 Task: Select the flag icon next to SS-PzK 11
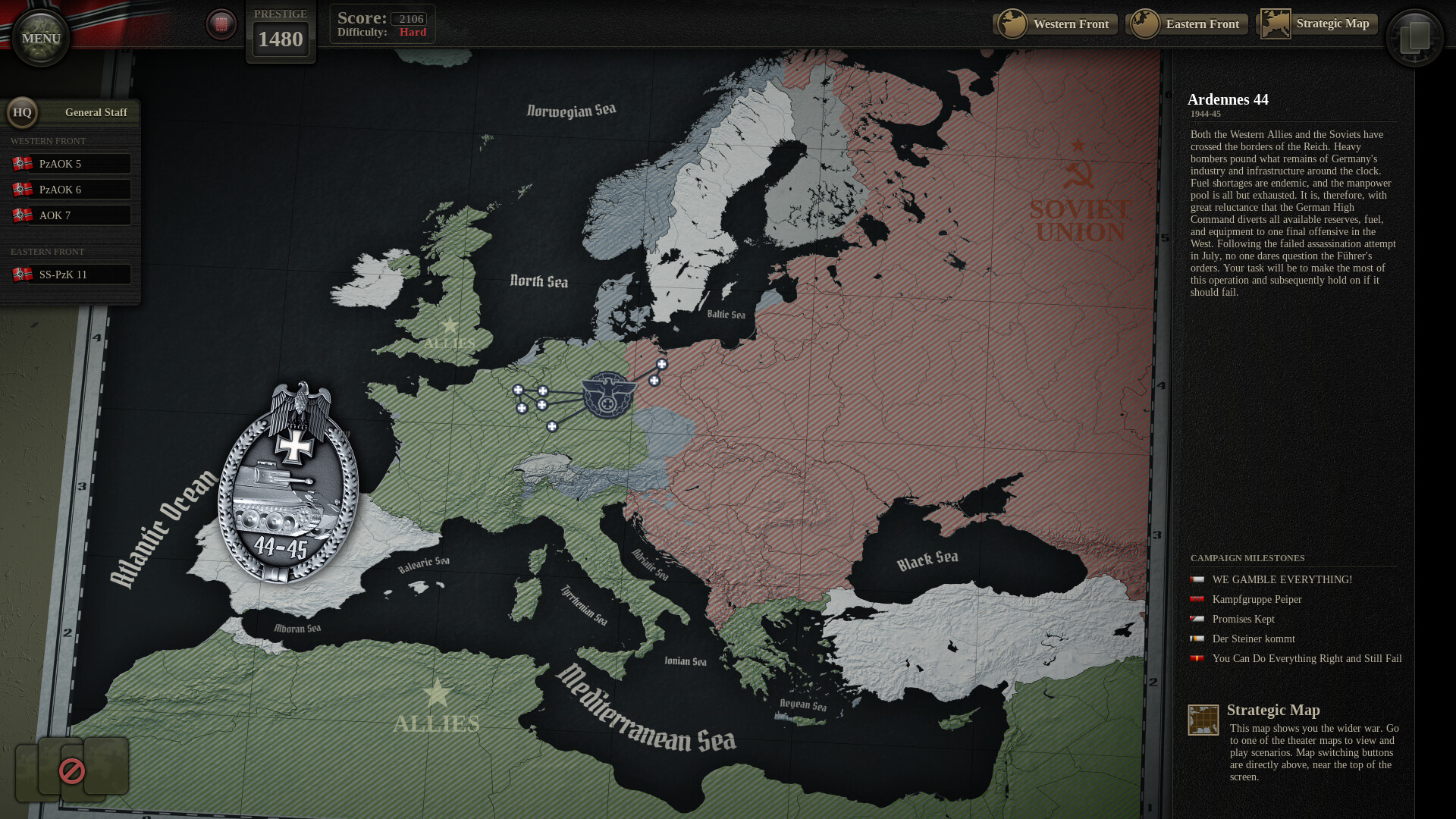[23, 274]
